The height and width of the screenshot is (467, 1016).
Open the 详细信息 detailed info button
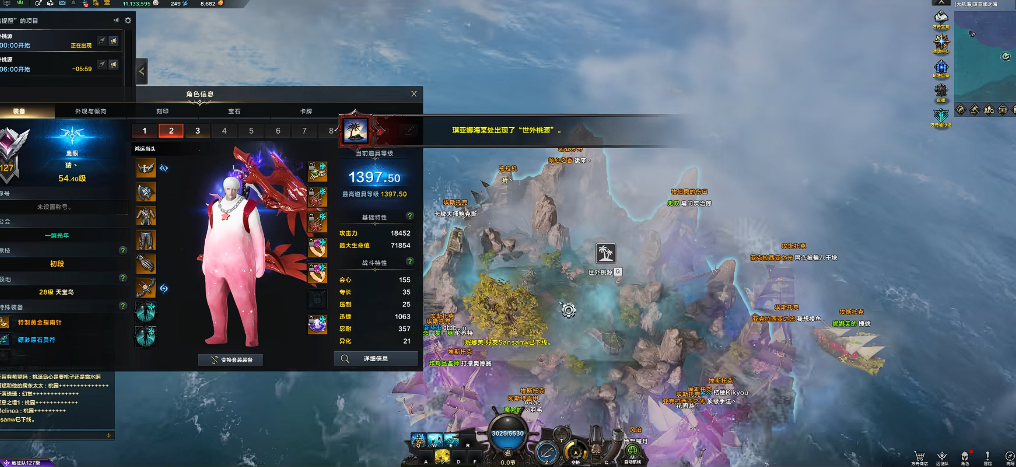(x=376, y=357)
